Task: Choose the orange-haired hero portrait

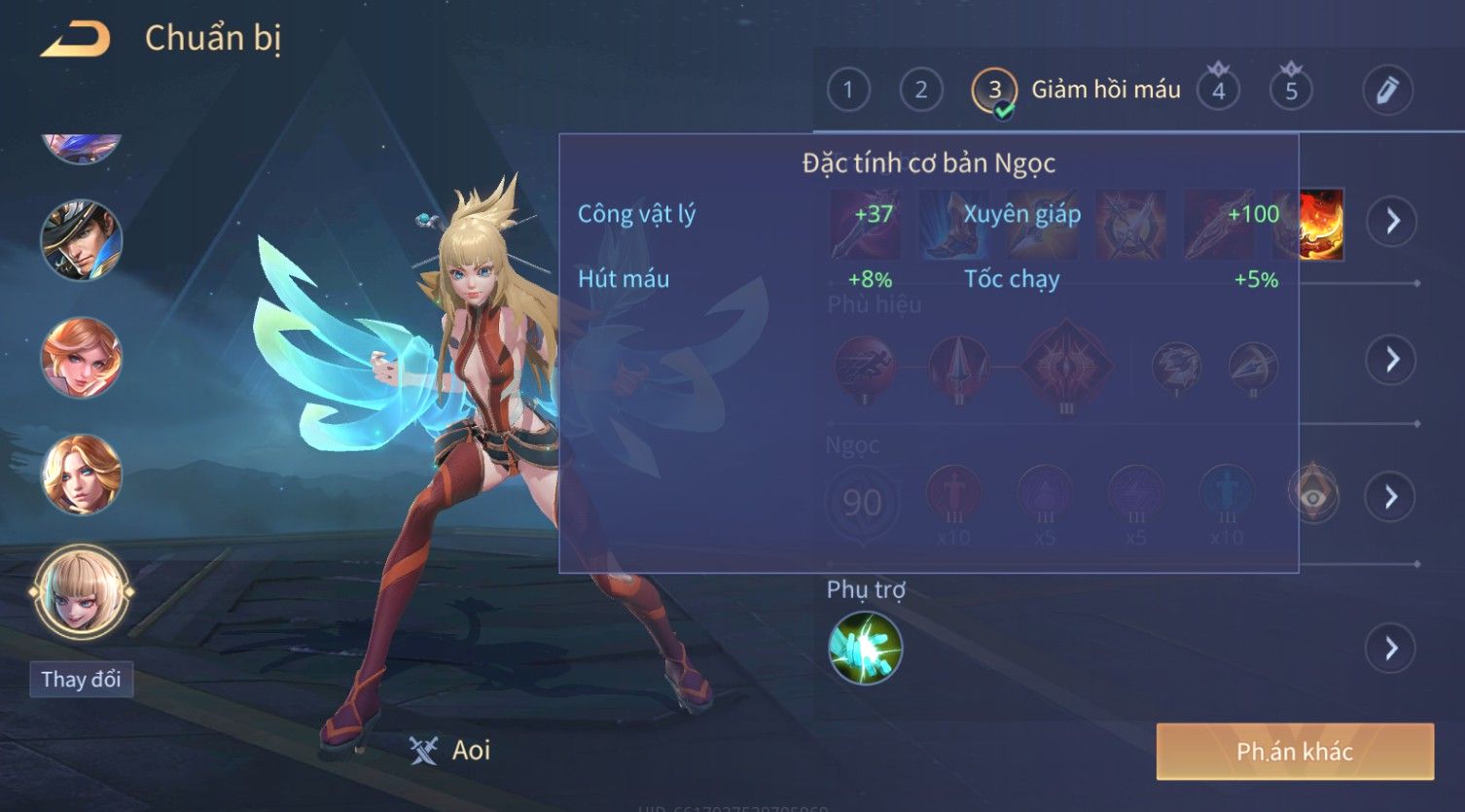Action: (x=81, y=357)
